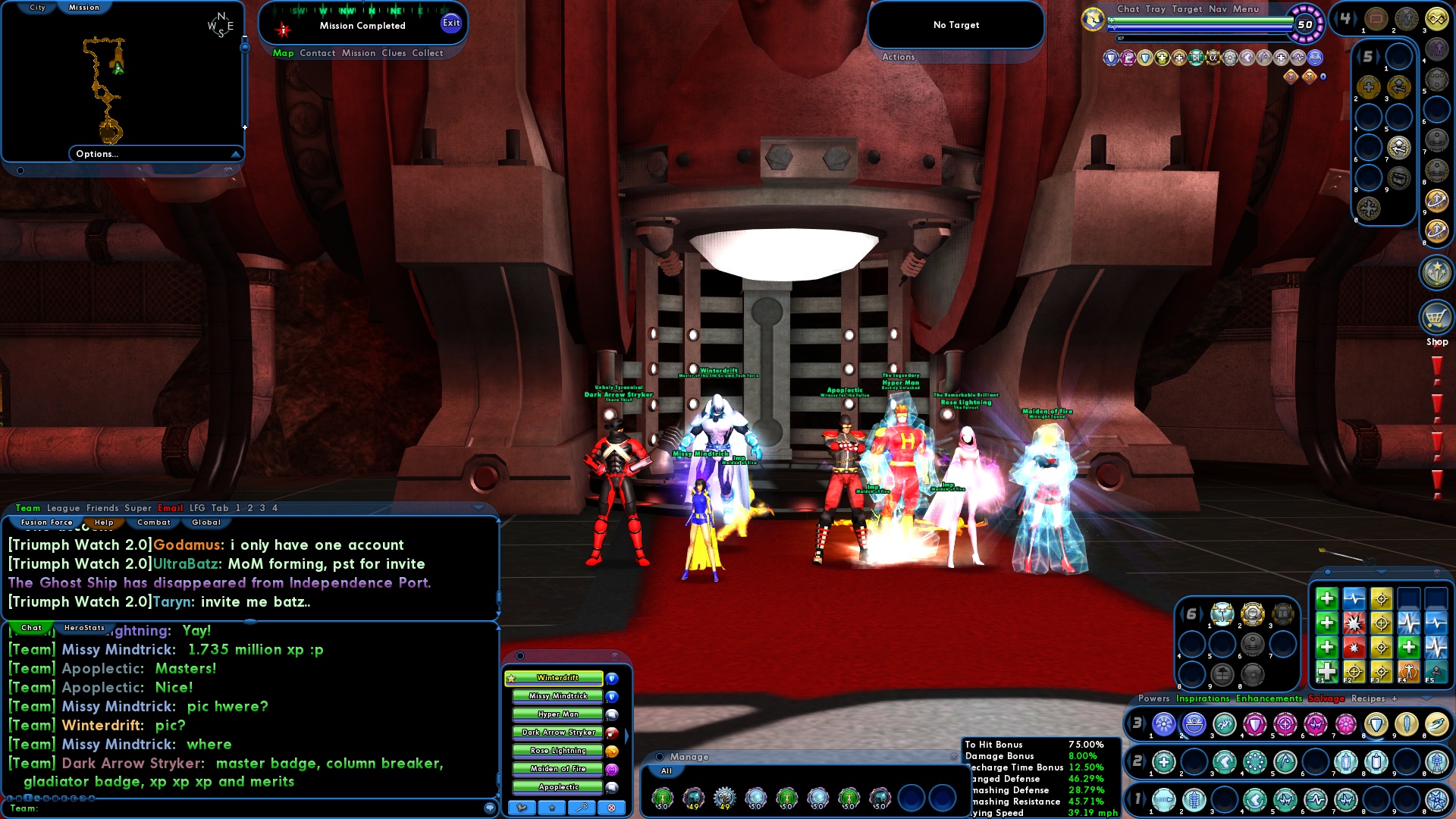Select teammate Rose Lightning in the team list
1456x819 pixels.
(x=557, y=751)
